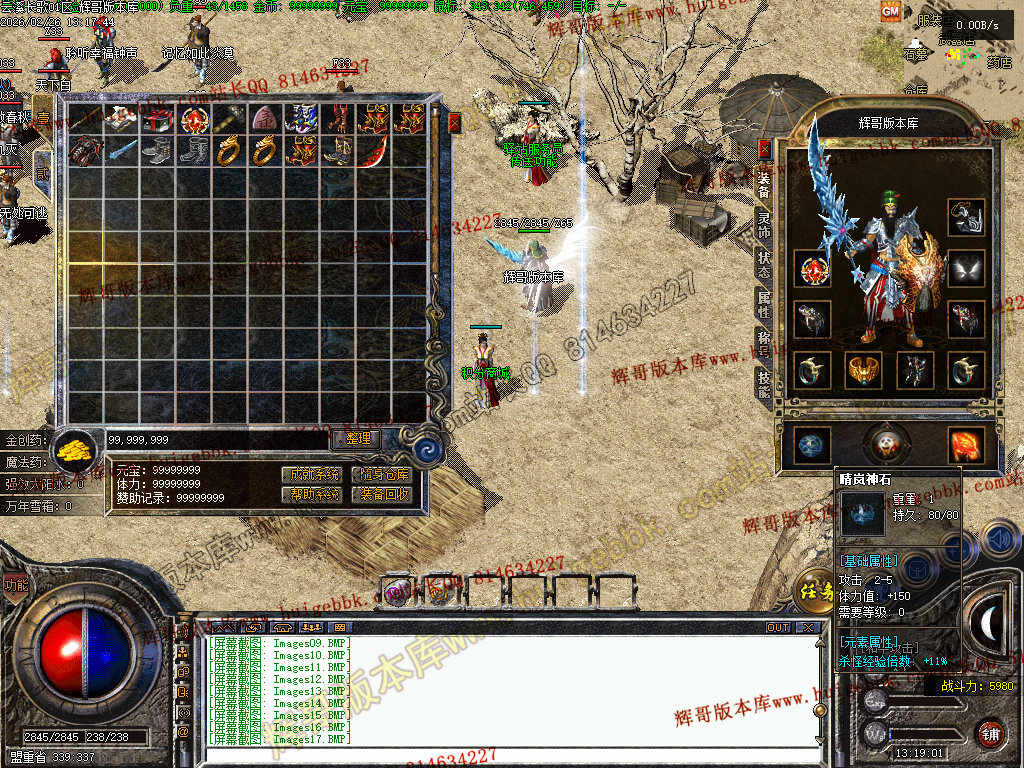
Task: Close the character equipment panel
Action: pos(765,149)
